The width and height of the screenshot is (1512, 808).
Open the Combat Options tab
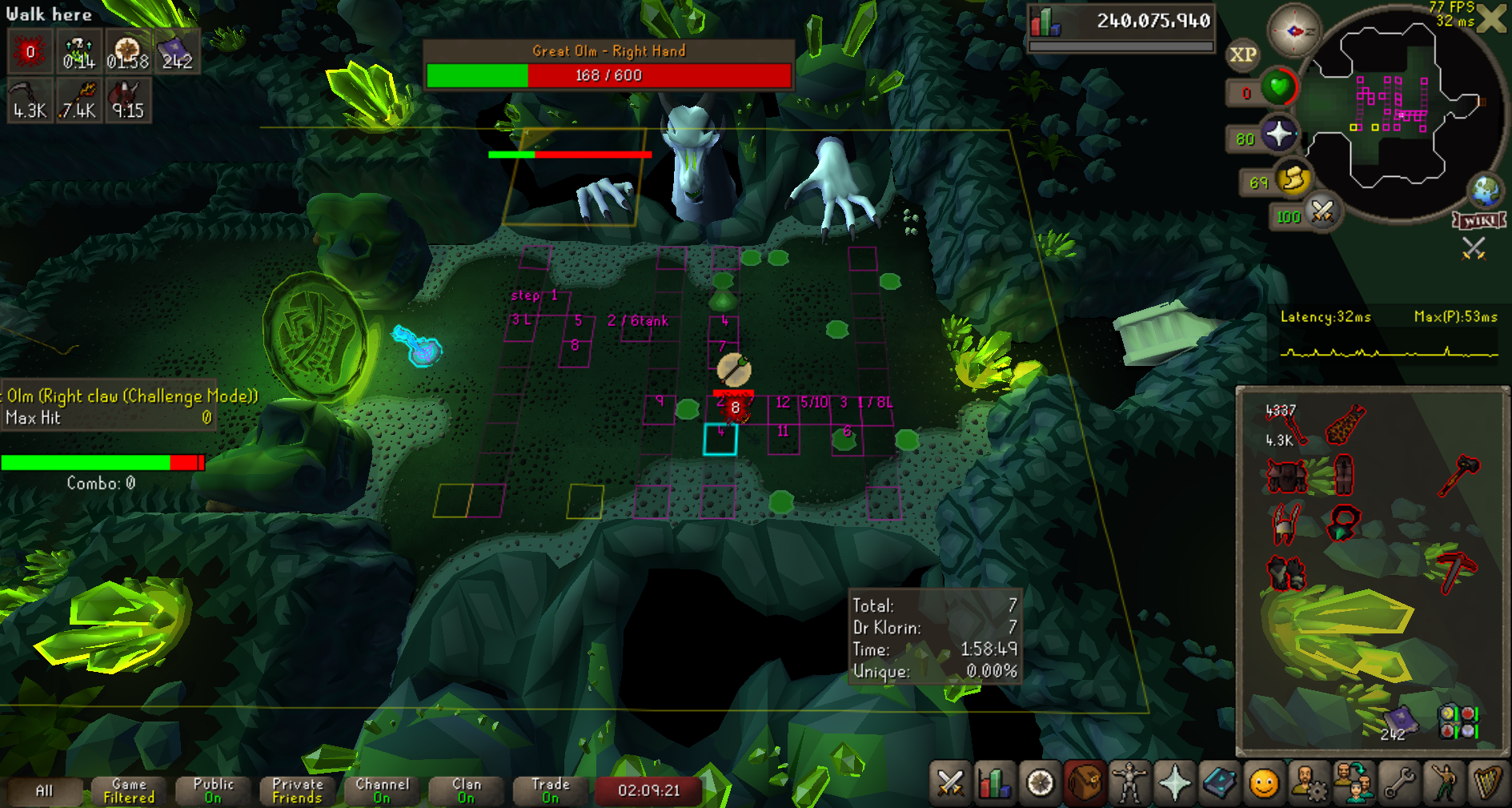coord(950,782)
